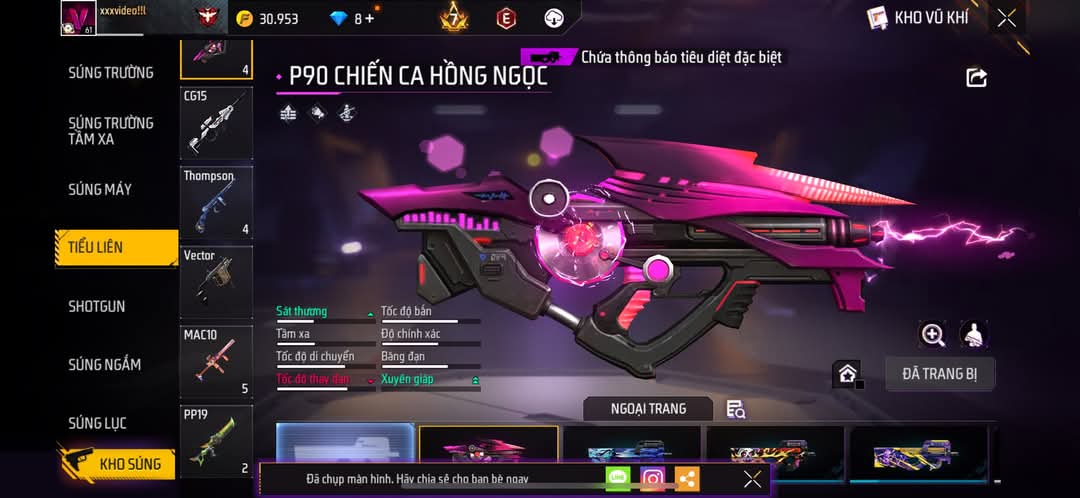Open the Súng Máy weapon category
This screenshot has width=1080, height=498.
[100, 190]
